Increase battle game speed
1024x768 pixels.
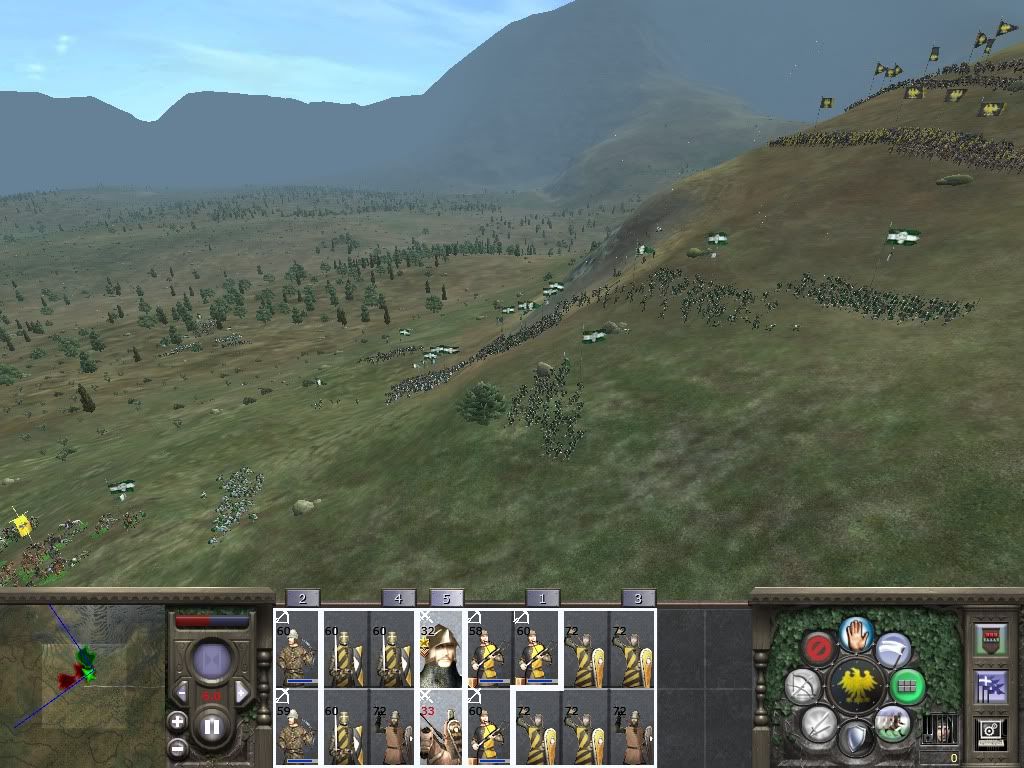241,692
